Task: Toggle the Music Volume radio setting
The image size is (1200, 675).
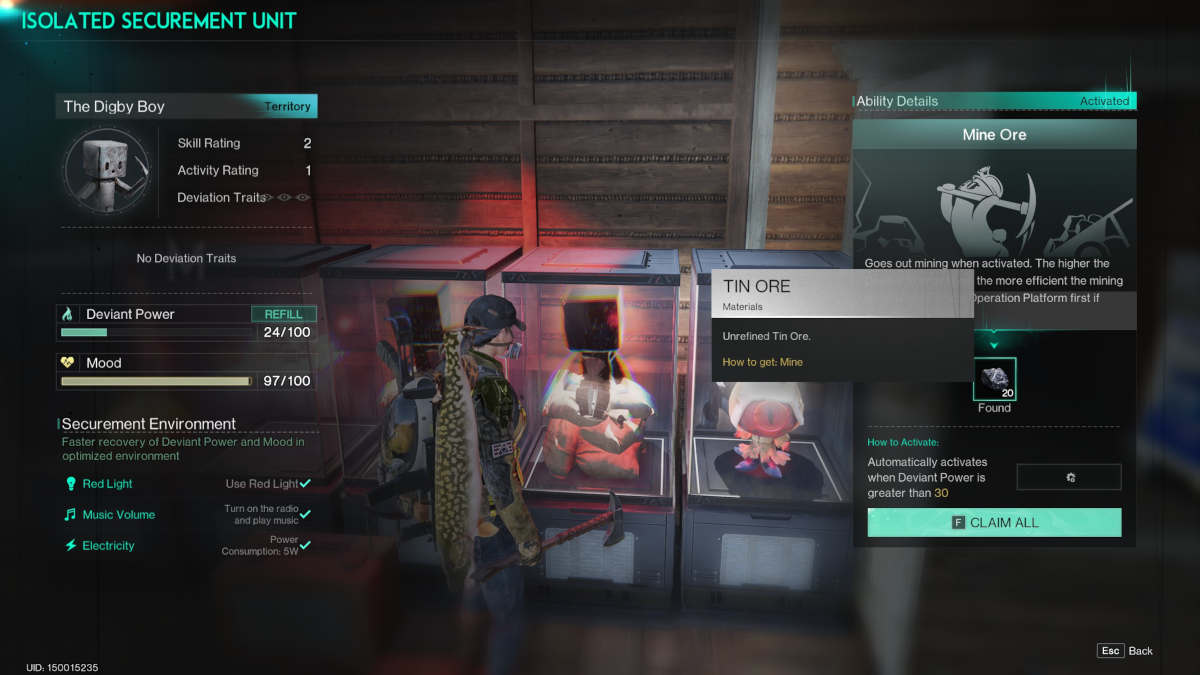Action: (x=305, y=515)
